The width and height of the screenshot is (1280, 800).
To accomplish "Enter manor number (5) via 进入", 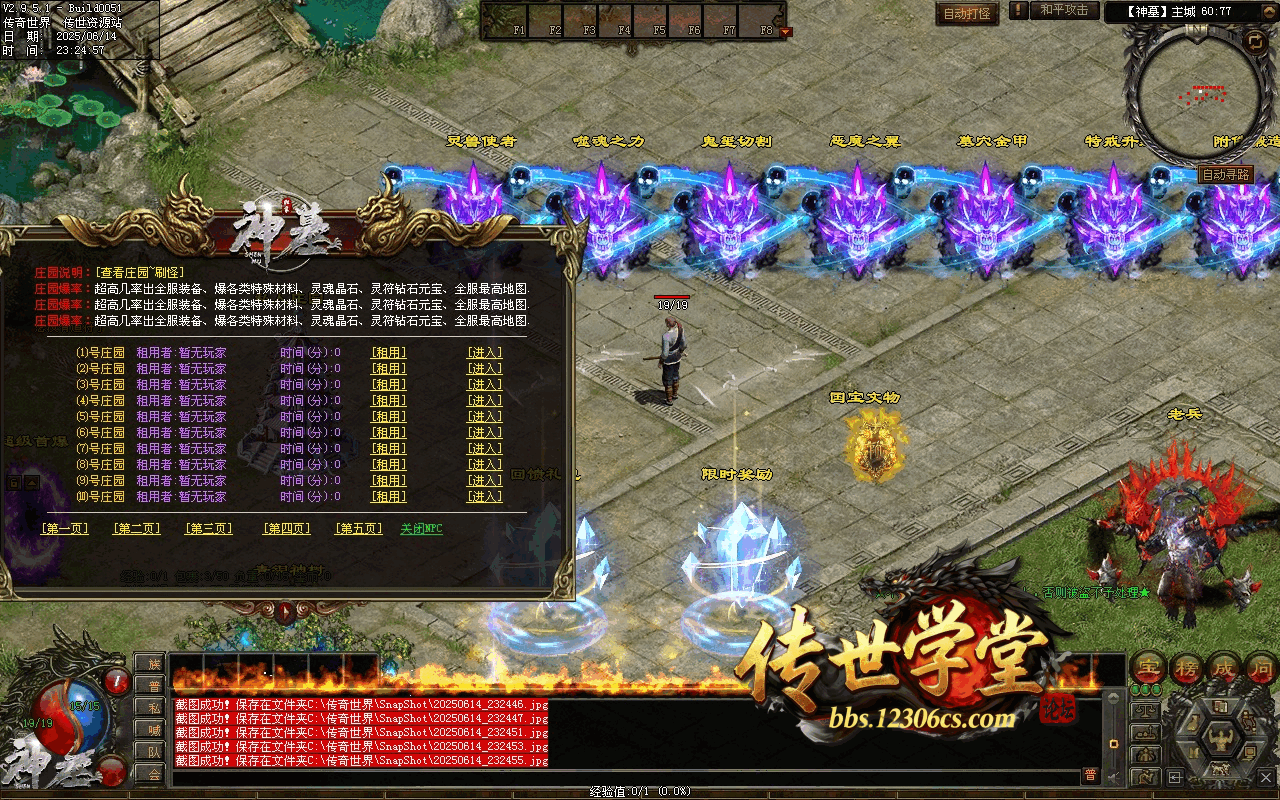I will tap(485, 417).
